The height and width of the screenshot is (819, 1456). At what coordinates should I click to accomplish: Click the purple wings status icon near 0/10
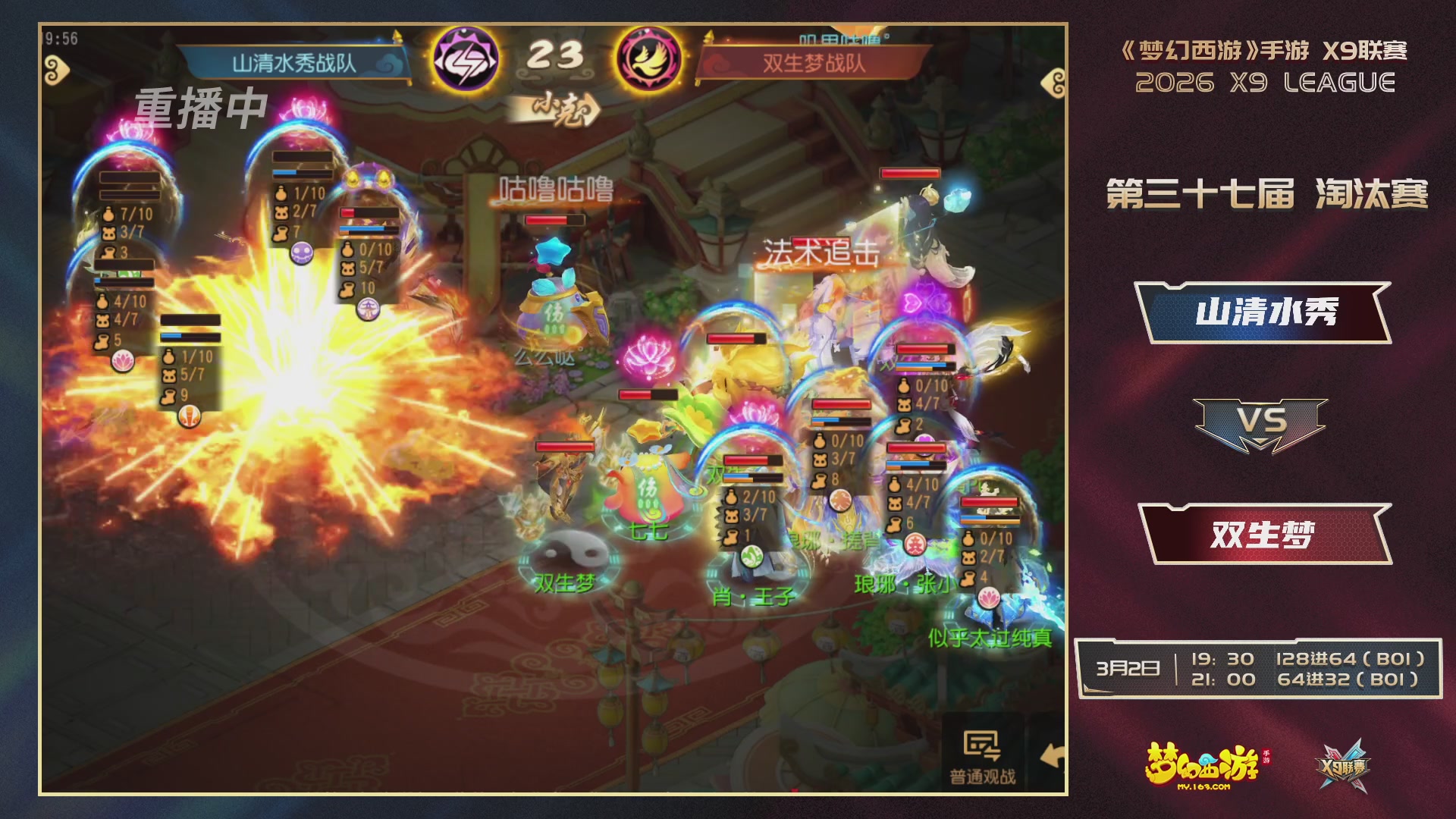(x=369, y=308)
